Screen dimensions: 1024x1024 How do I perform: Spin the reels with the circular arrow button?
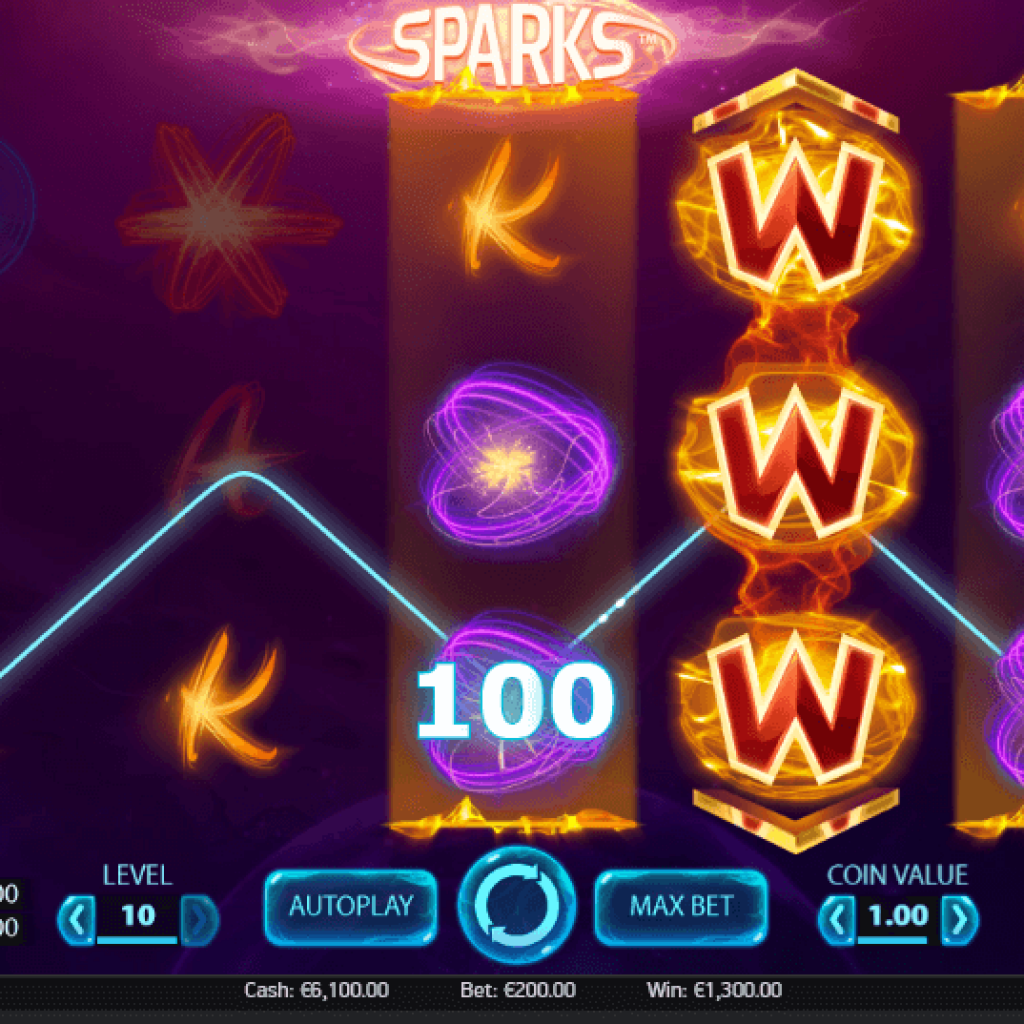(516, 906)
